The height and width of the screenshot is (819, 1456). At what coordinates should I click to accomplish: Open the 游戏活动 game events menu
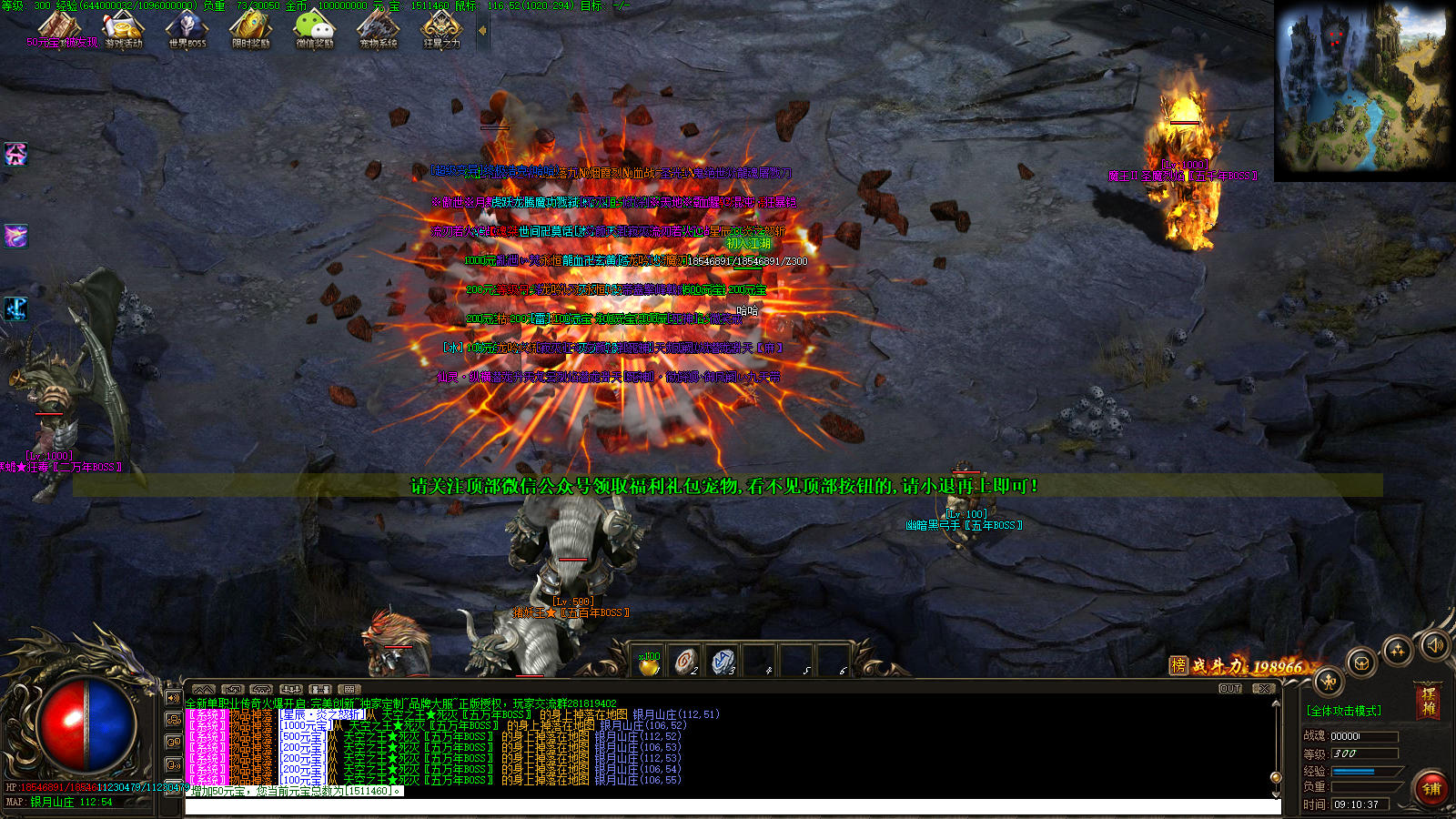coord(123,29)
